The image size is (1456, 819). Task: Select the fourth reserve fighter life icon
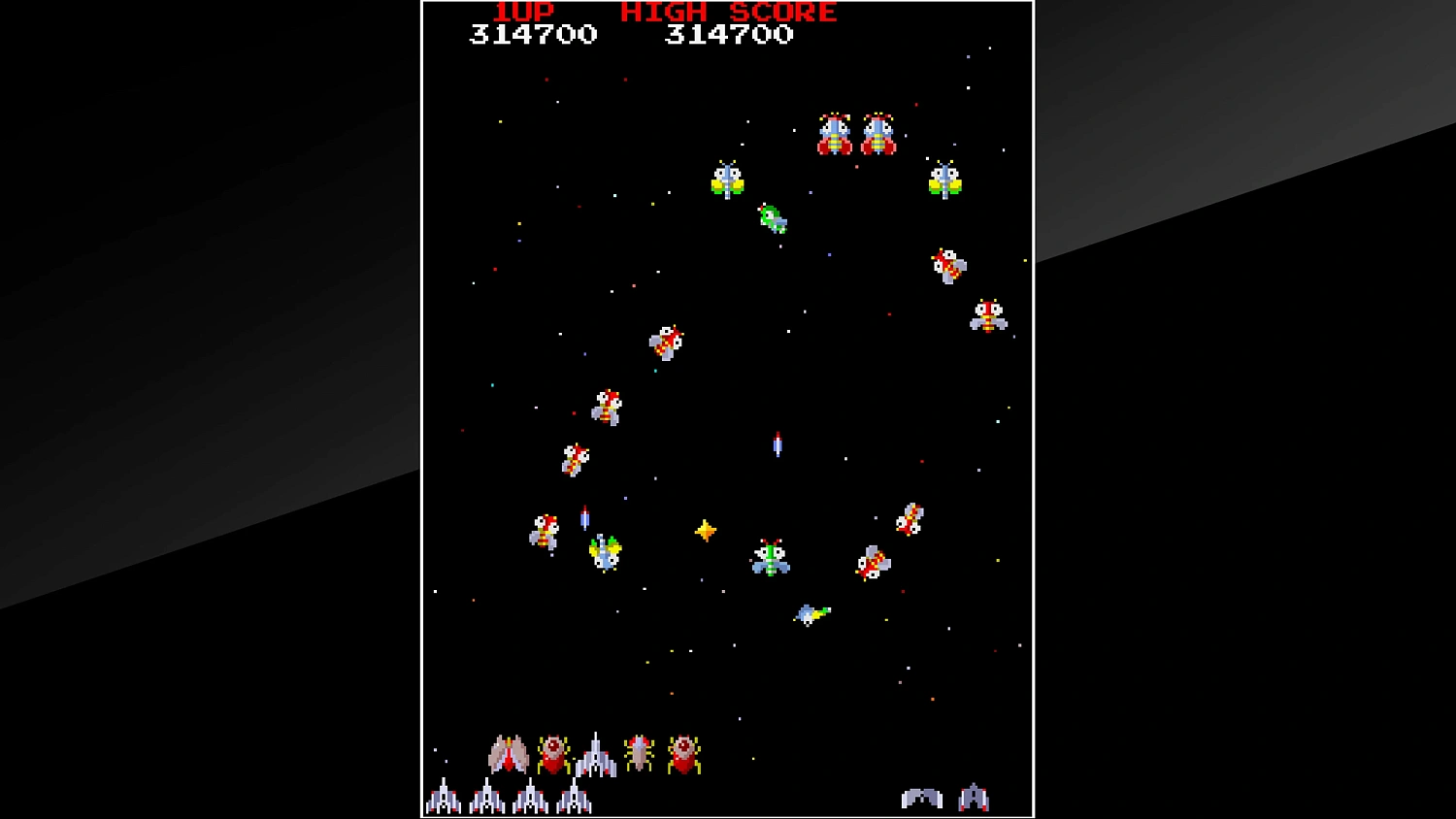[x=574, y=796]
